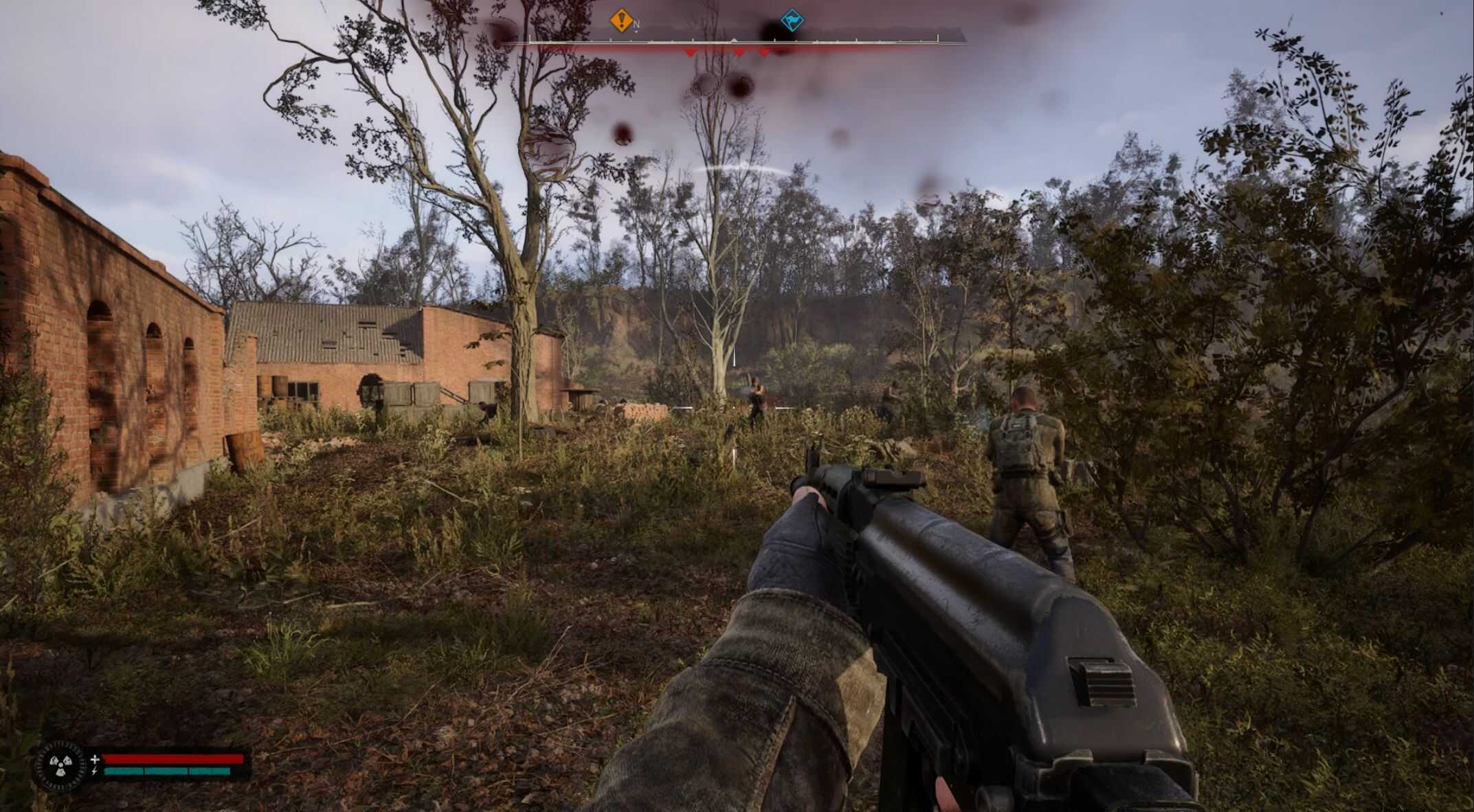1474x812 pixels.
Task: Click the compass bar strip
Action: click(733, 41)
